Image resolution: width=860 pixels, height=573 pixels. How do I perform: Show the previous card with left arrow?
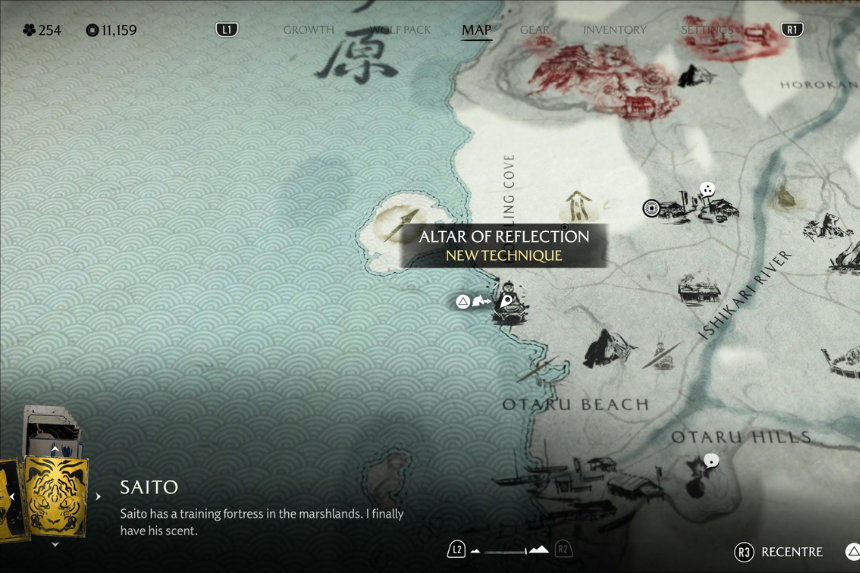(x=12, y=496)
